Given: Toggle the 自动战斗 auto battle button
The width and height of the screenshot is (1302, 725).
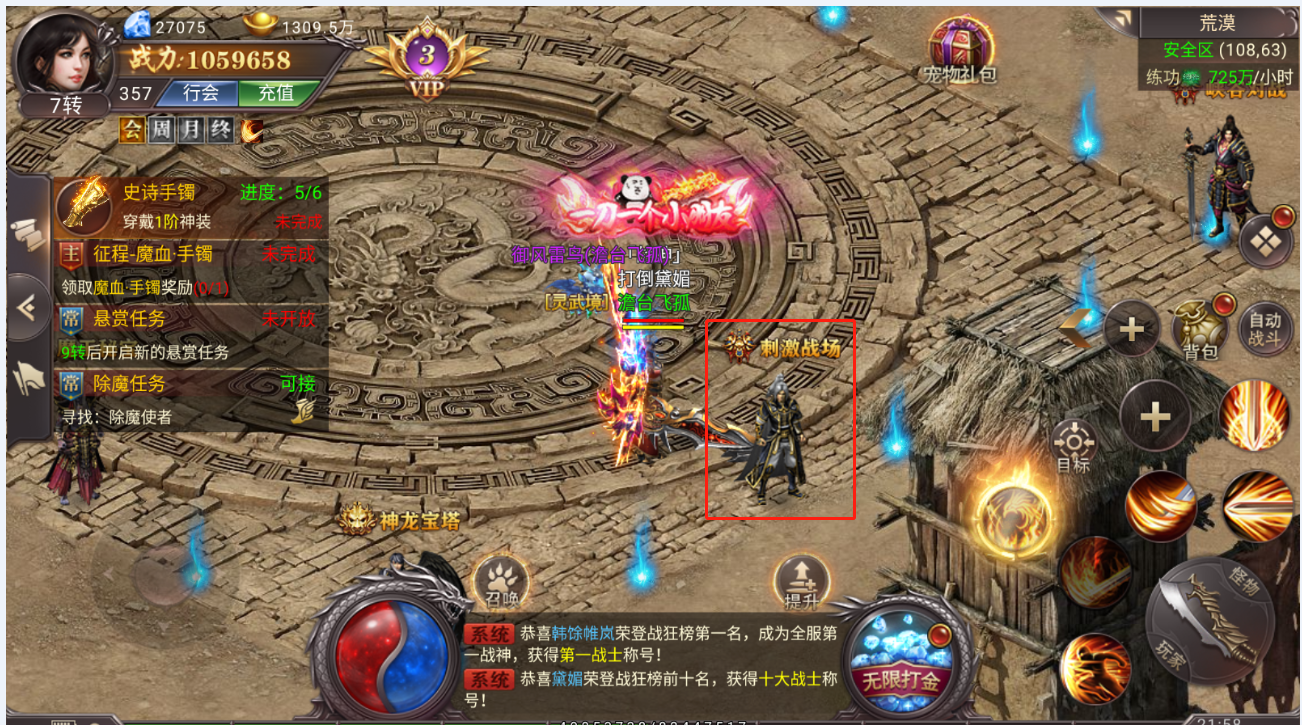Looking at the screenshot, I should point(1264,329).
